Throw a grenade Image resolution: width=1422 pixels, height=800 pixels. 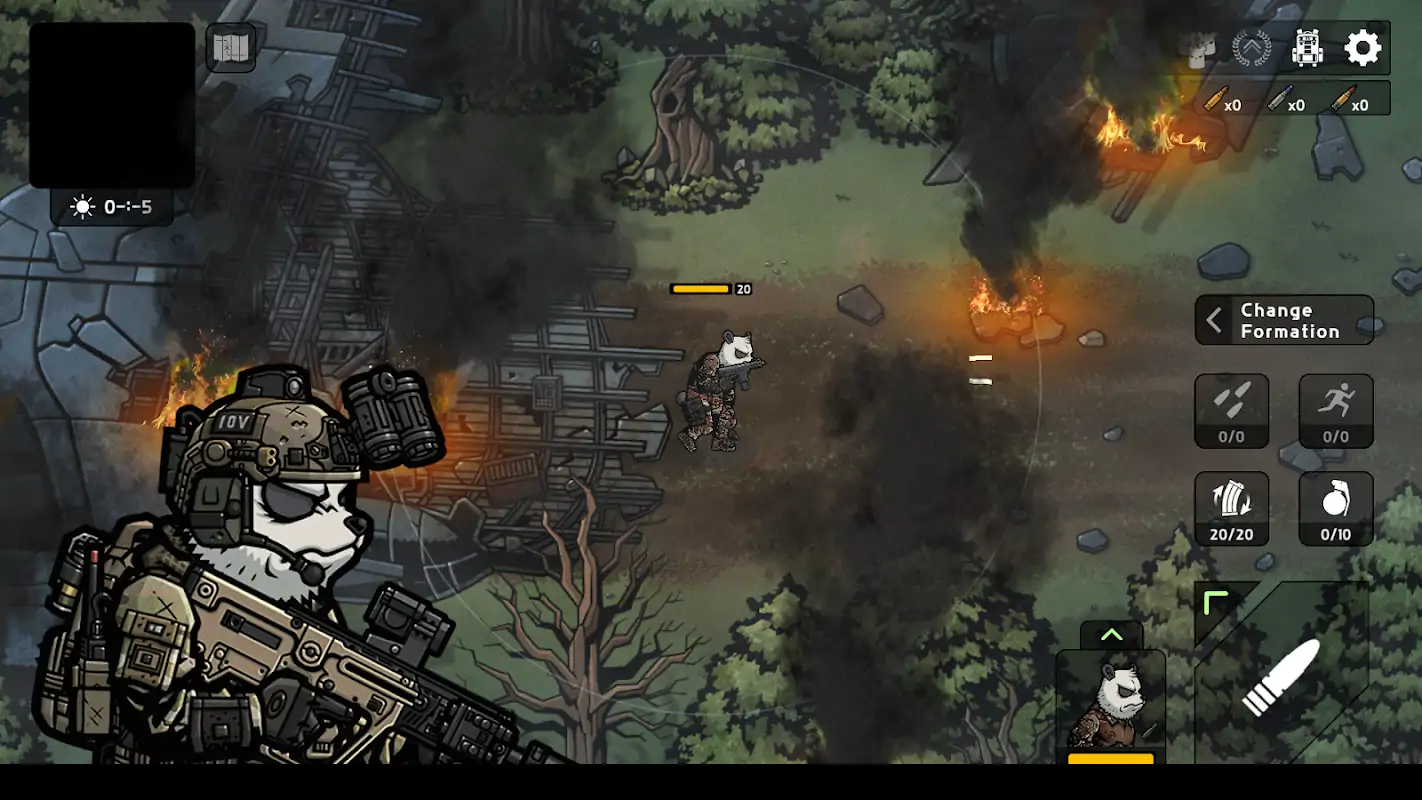1336,508
